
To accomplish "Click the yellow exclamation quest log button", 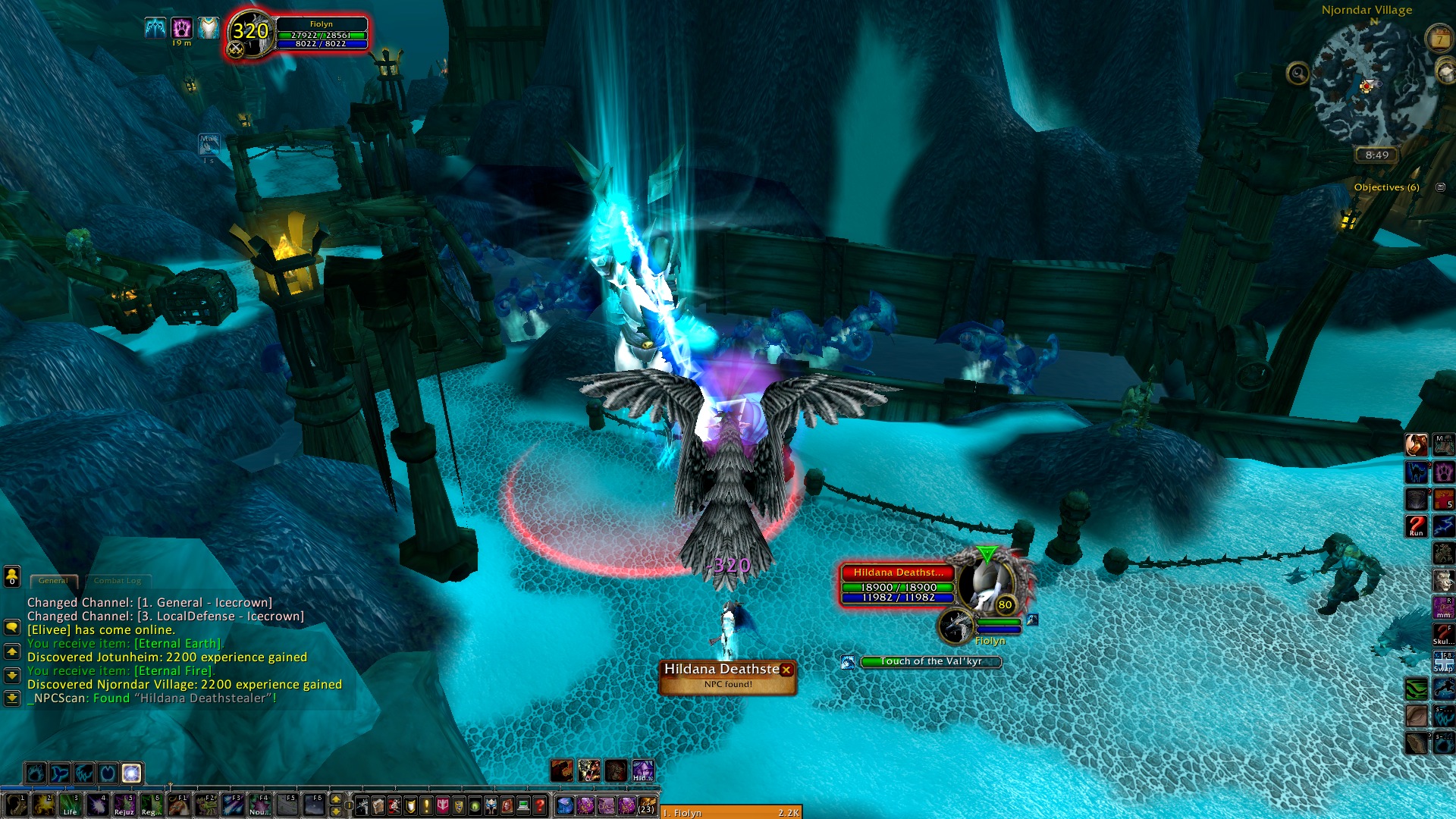I will [x=426, y=805].
